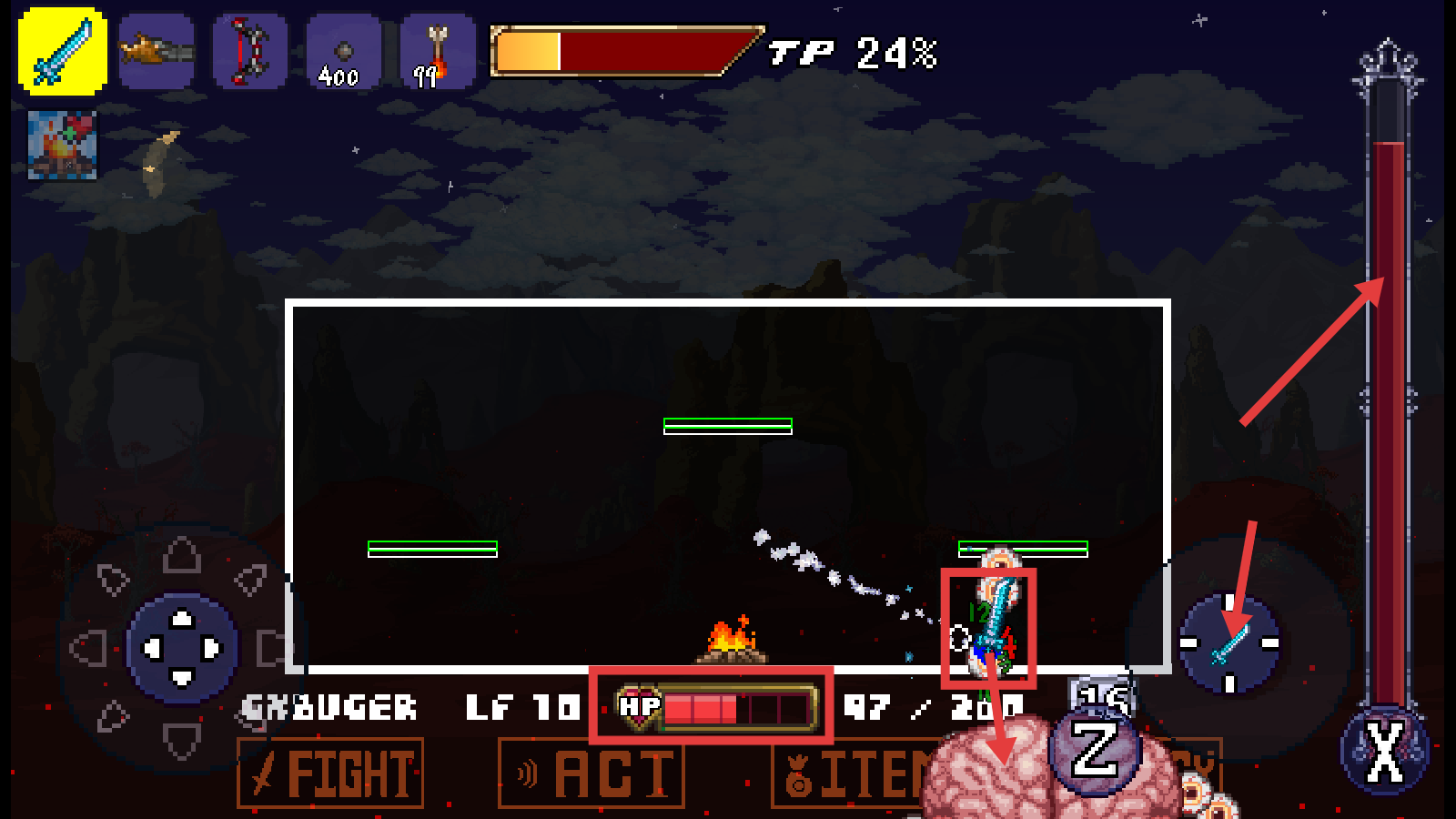Open the ACT command menu

(x=591, y=773)
